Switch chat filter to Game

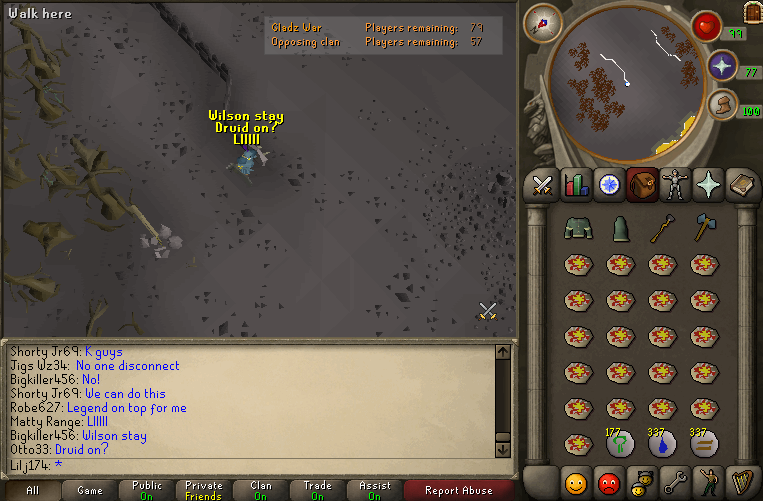tap(90, 490)
